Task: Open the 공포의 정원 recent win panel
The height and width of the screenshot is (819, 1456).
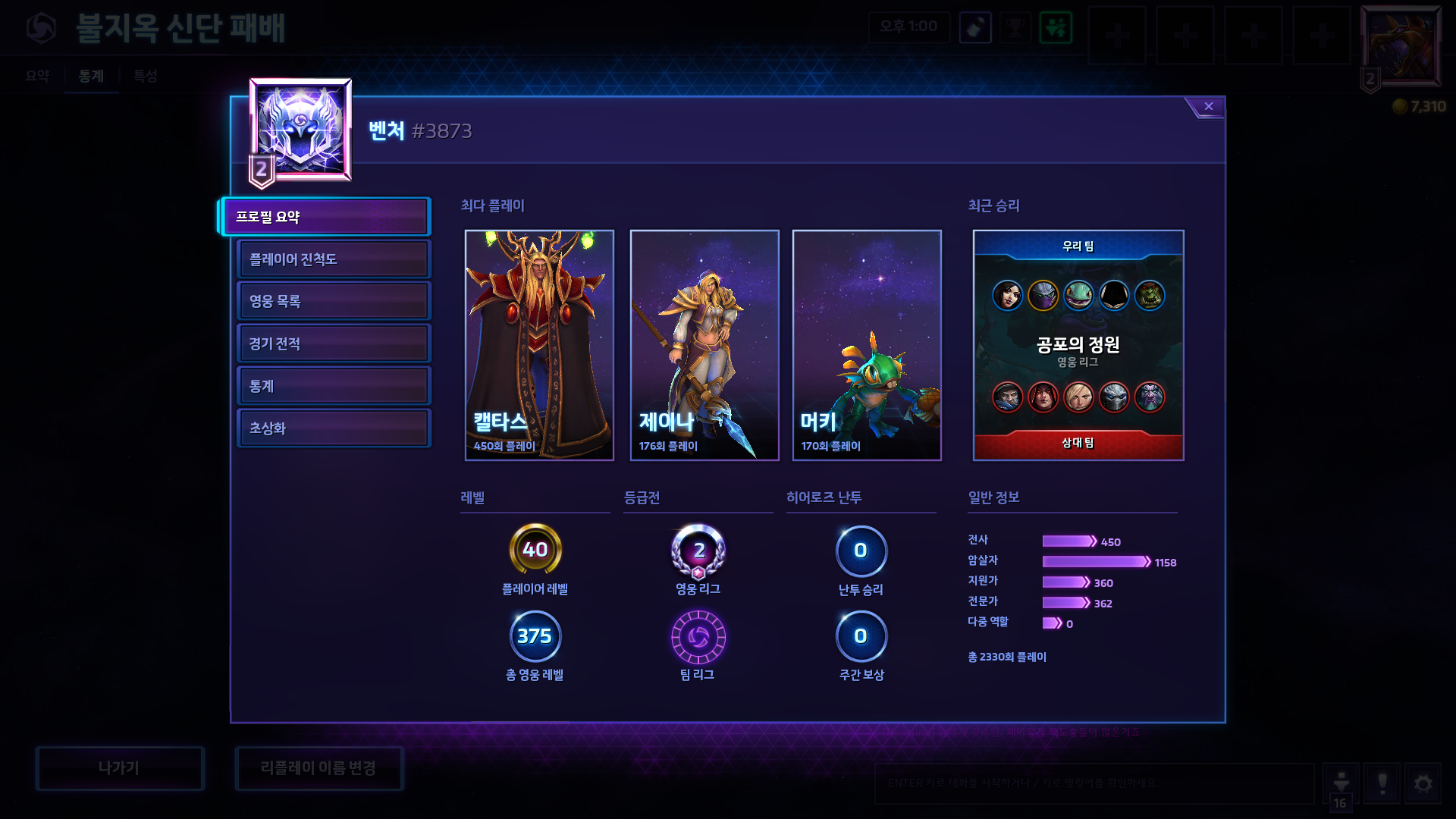Action: pos(1078,345)
